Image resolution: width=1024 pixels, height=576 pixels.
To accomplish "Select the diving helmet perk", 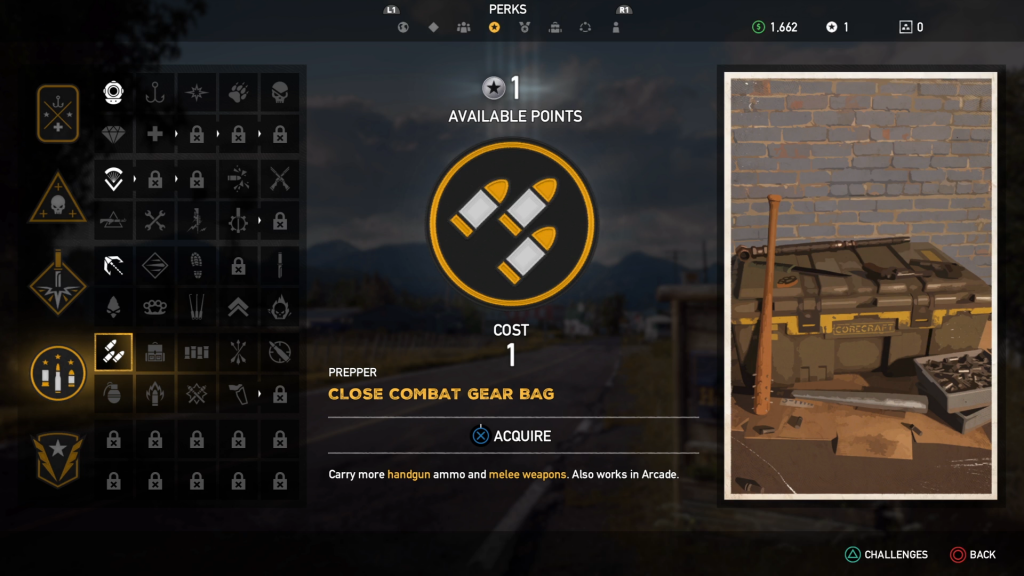I will point(113,93).
